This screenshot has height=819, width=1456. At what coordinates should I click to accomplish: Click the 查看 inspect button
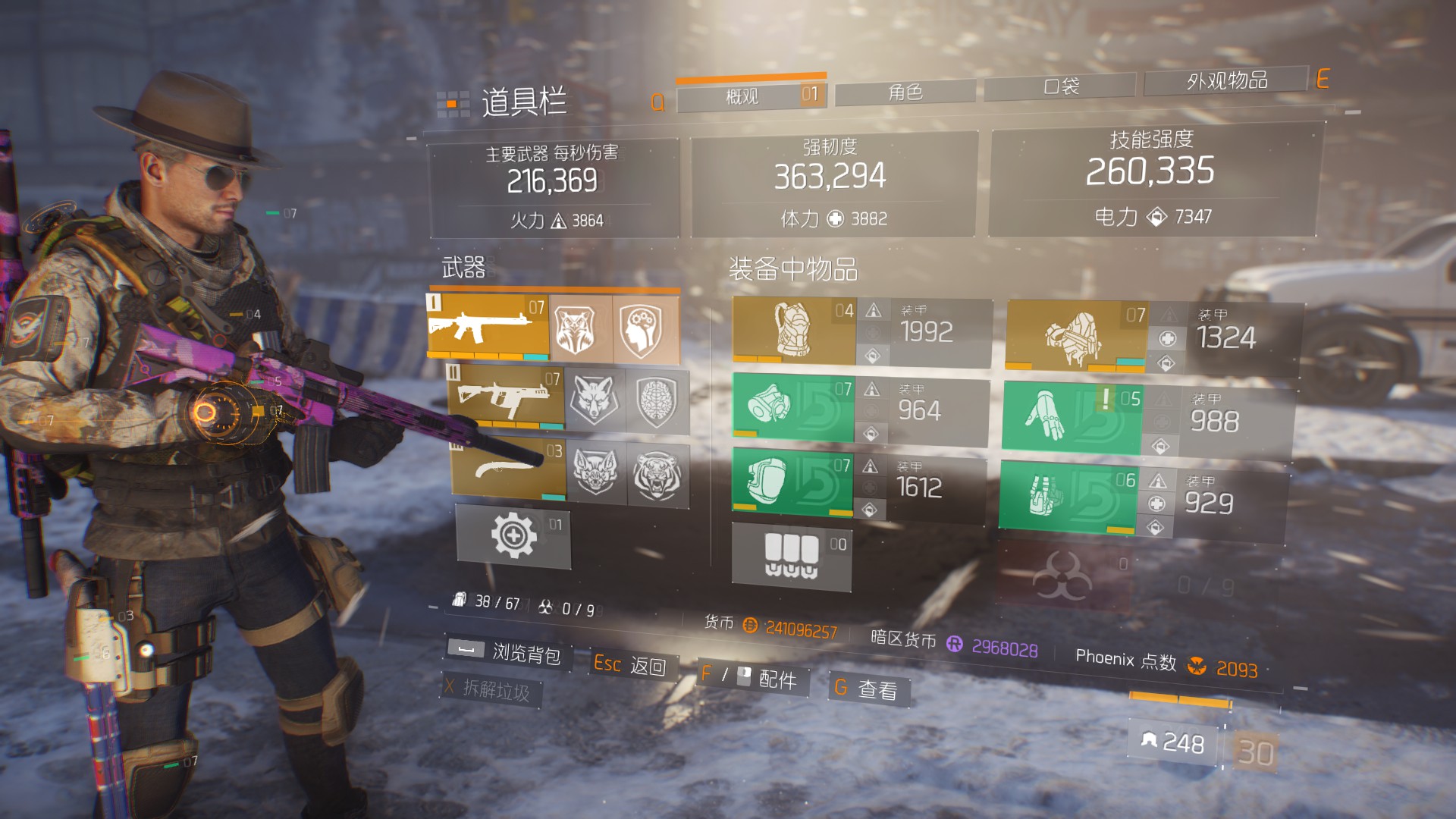pyautogui.click(x=868, y=689)
